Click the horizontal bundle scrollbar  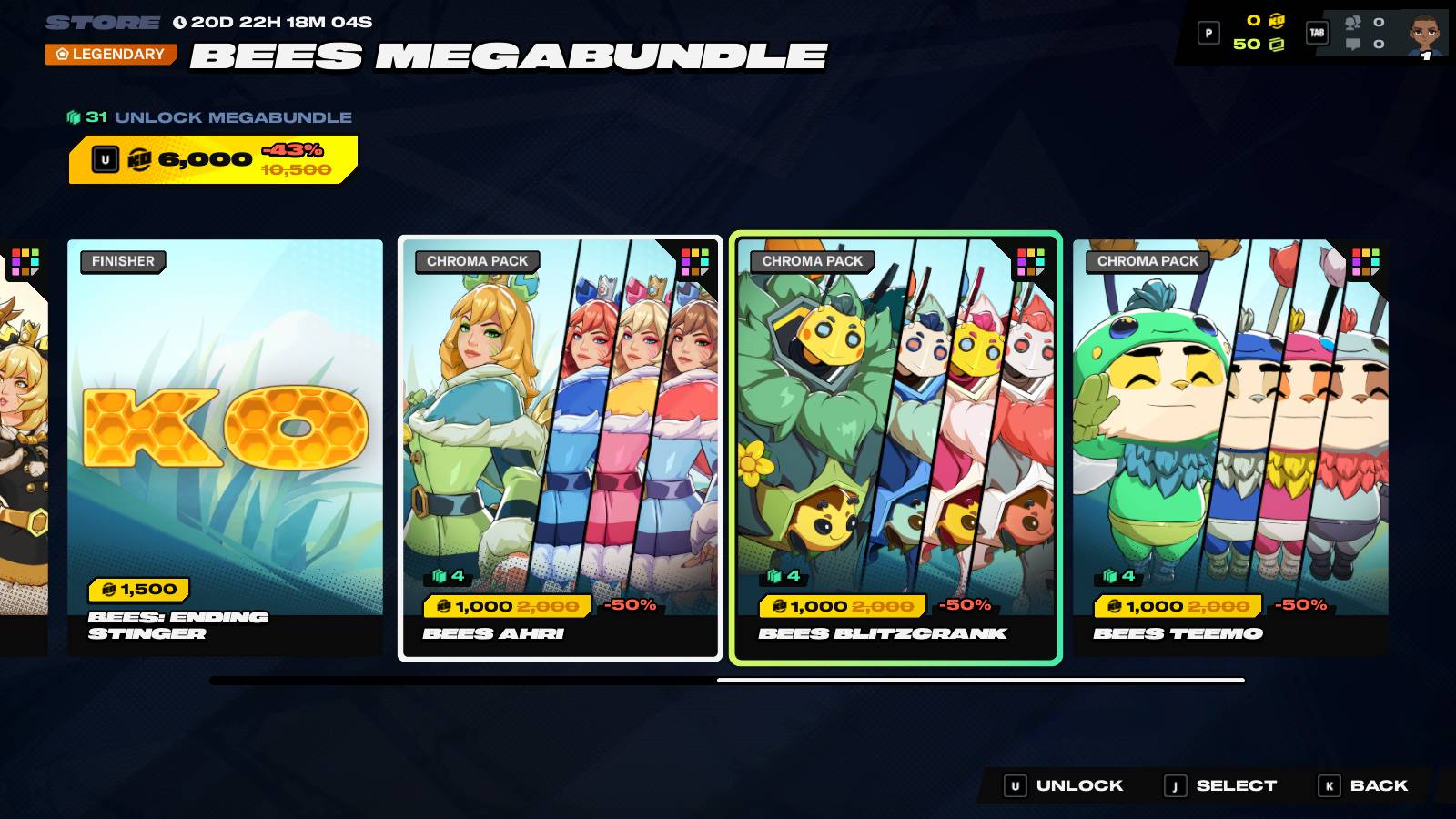pos(726,680)
